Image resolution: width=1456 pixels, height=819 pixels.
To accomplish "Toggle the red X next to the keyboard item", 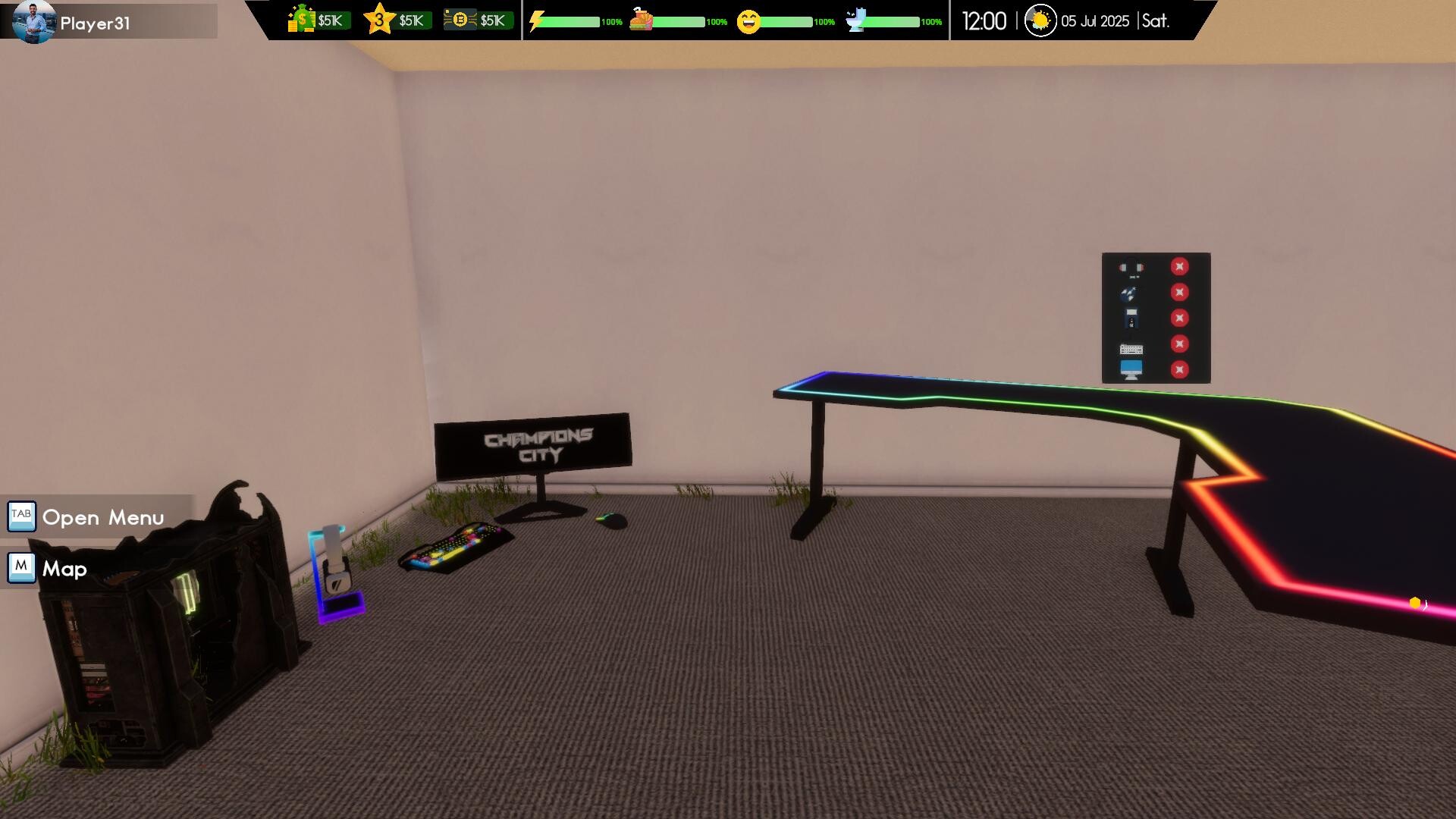I will [1181, 343].
